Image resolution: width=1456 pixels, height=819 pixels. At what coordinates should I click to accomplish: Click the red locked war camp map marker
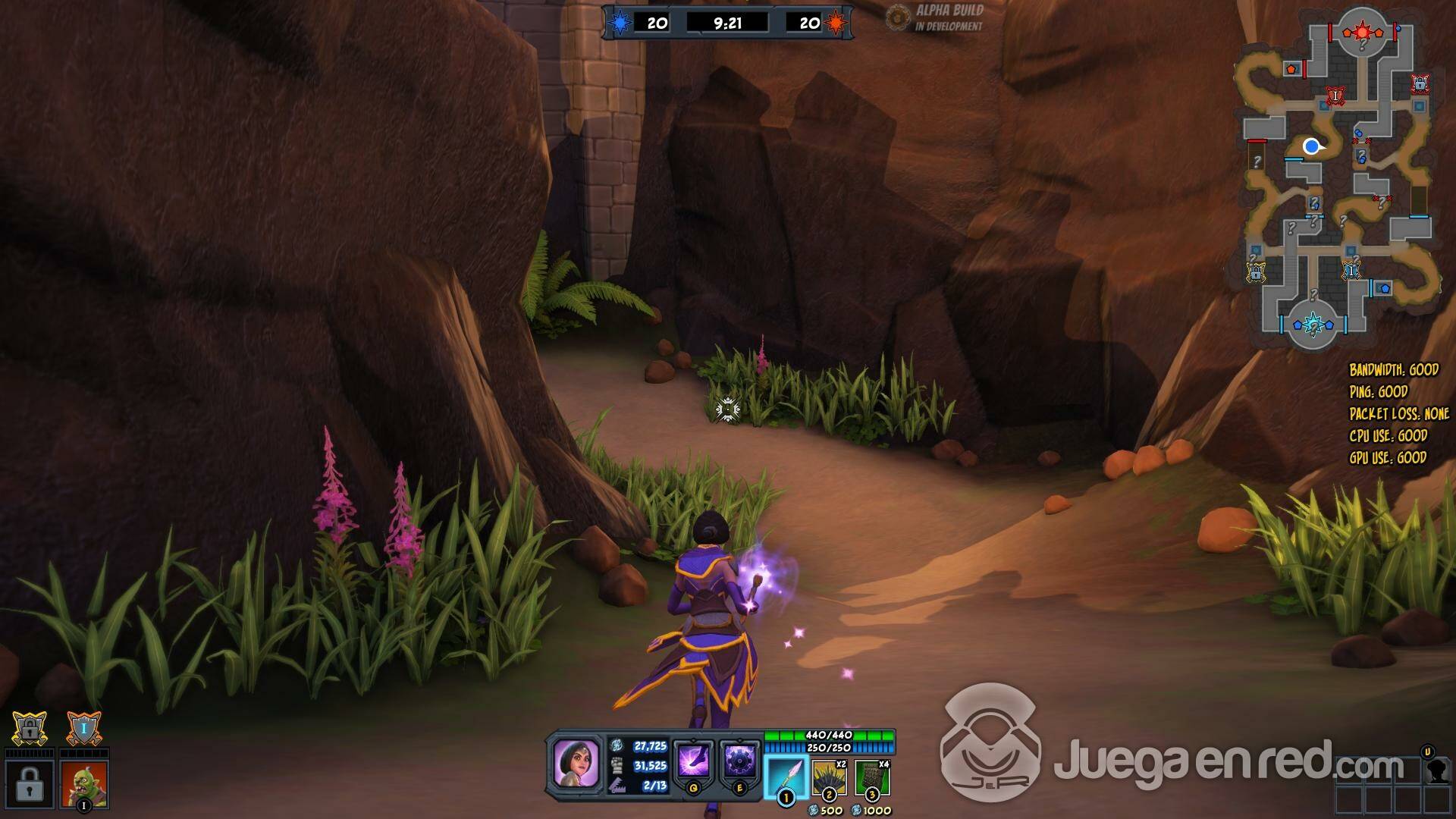(1420, 83)
